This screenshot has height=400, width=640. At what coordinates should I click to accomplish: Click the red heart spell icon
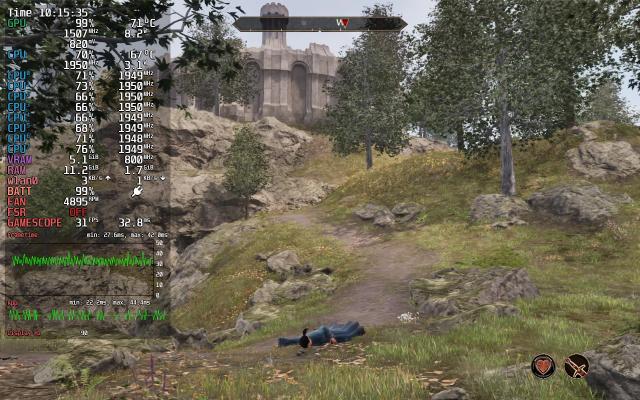click(543, 367)
